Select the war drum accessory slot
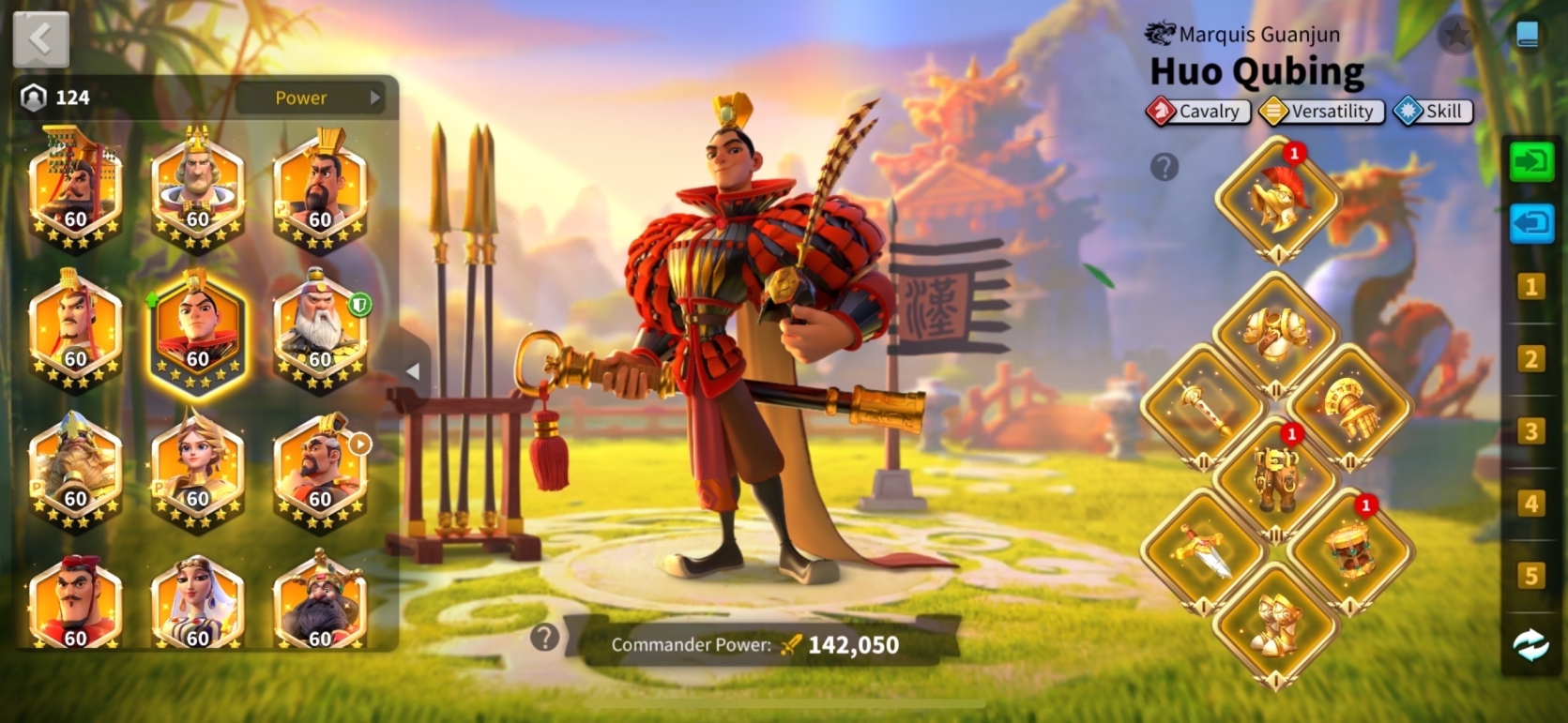 pos(1349,550)
